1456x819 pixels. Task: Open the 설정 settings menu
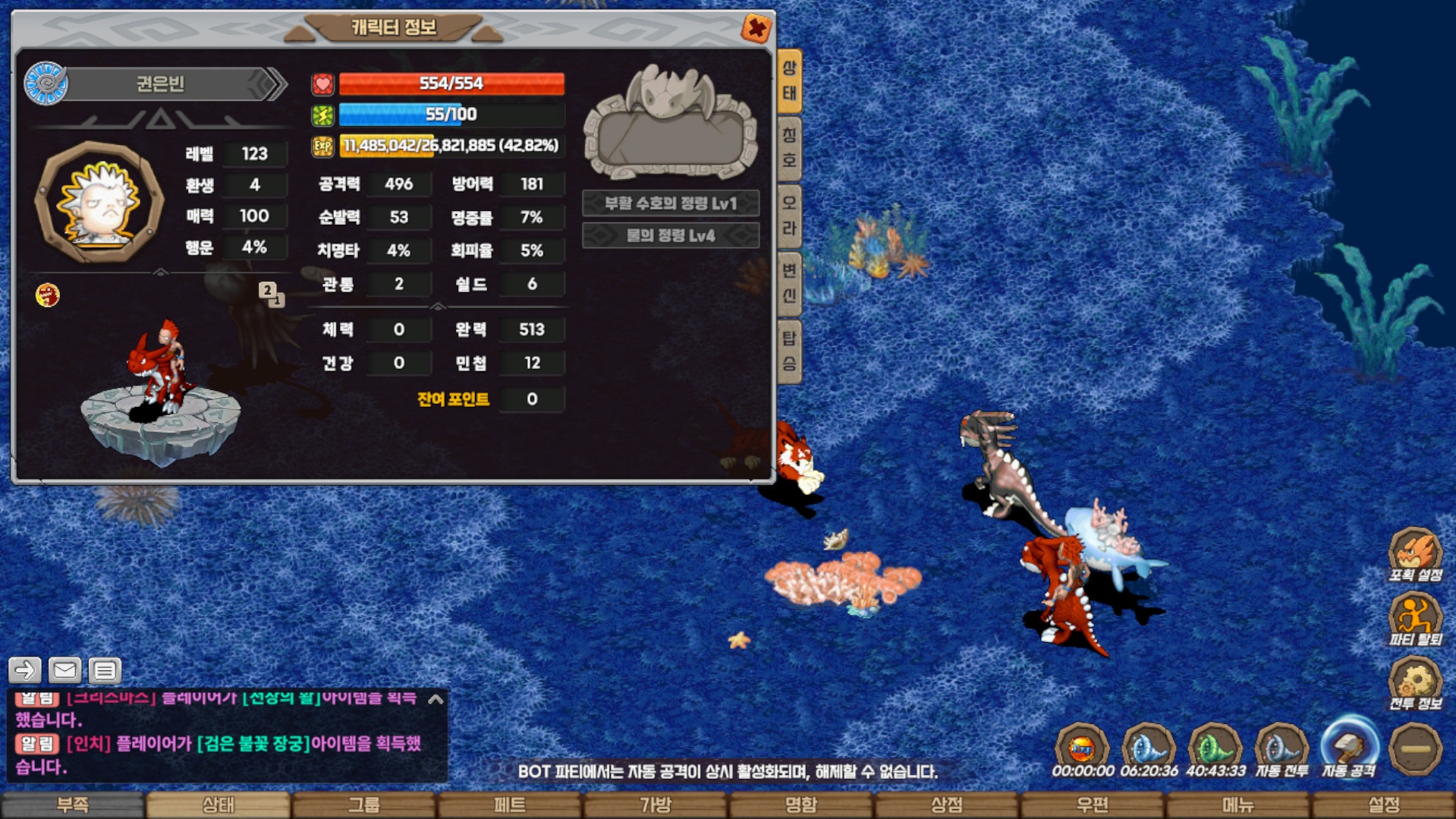(x=1383, y=805)
